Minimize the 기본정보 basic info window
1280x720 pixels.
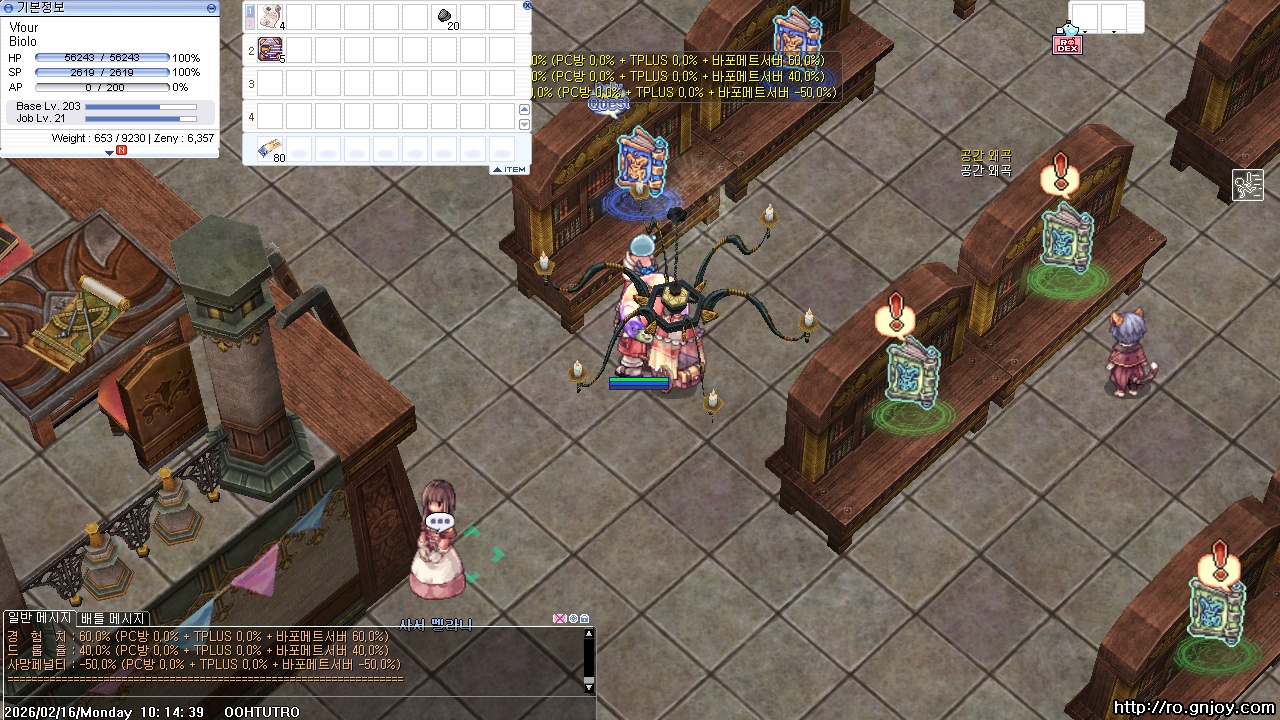click(211, 7)
